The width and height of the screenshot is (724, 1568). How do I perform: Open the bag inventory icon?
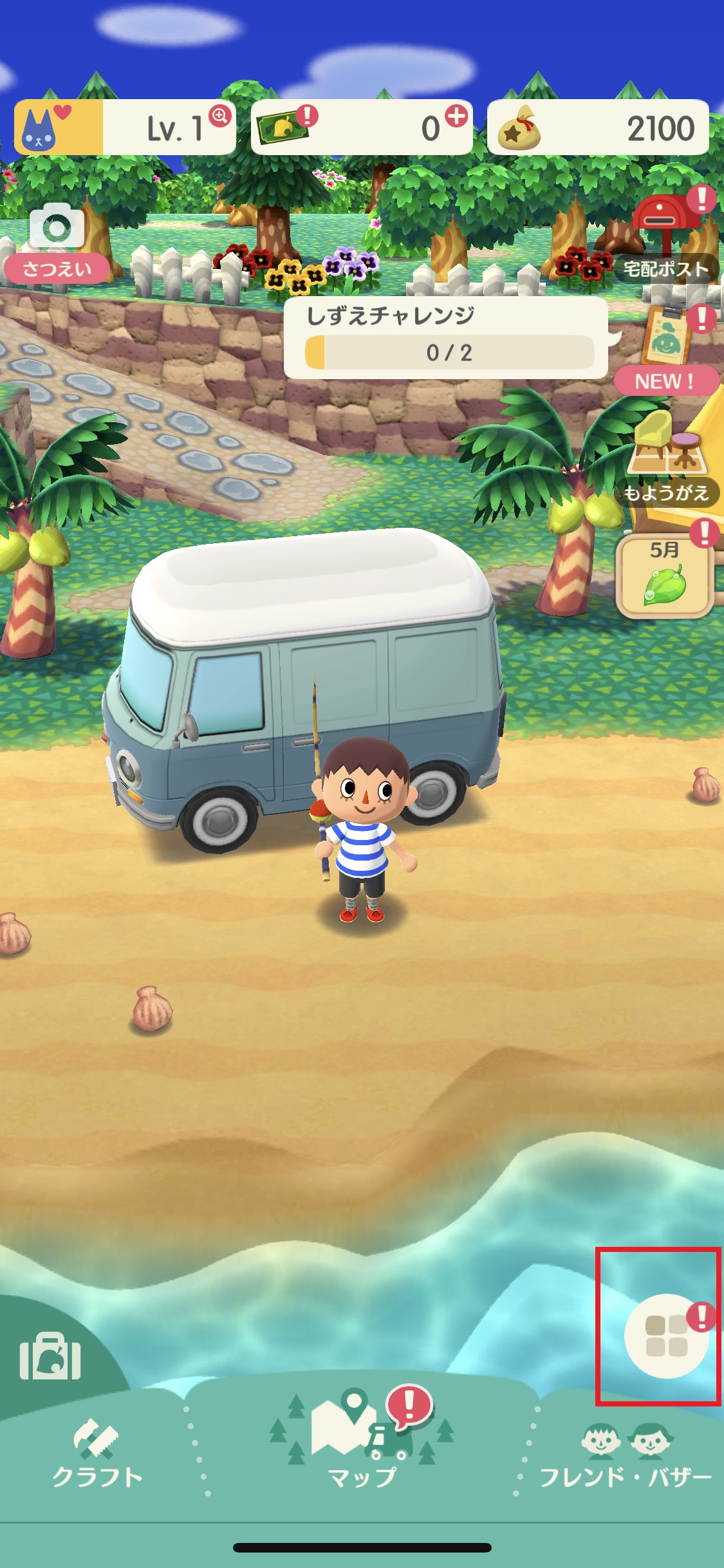(x=50, y=1356)
